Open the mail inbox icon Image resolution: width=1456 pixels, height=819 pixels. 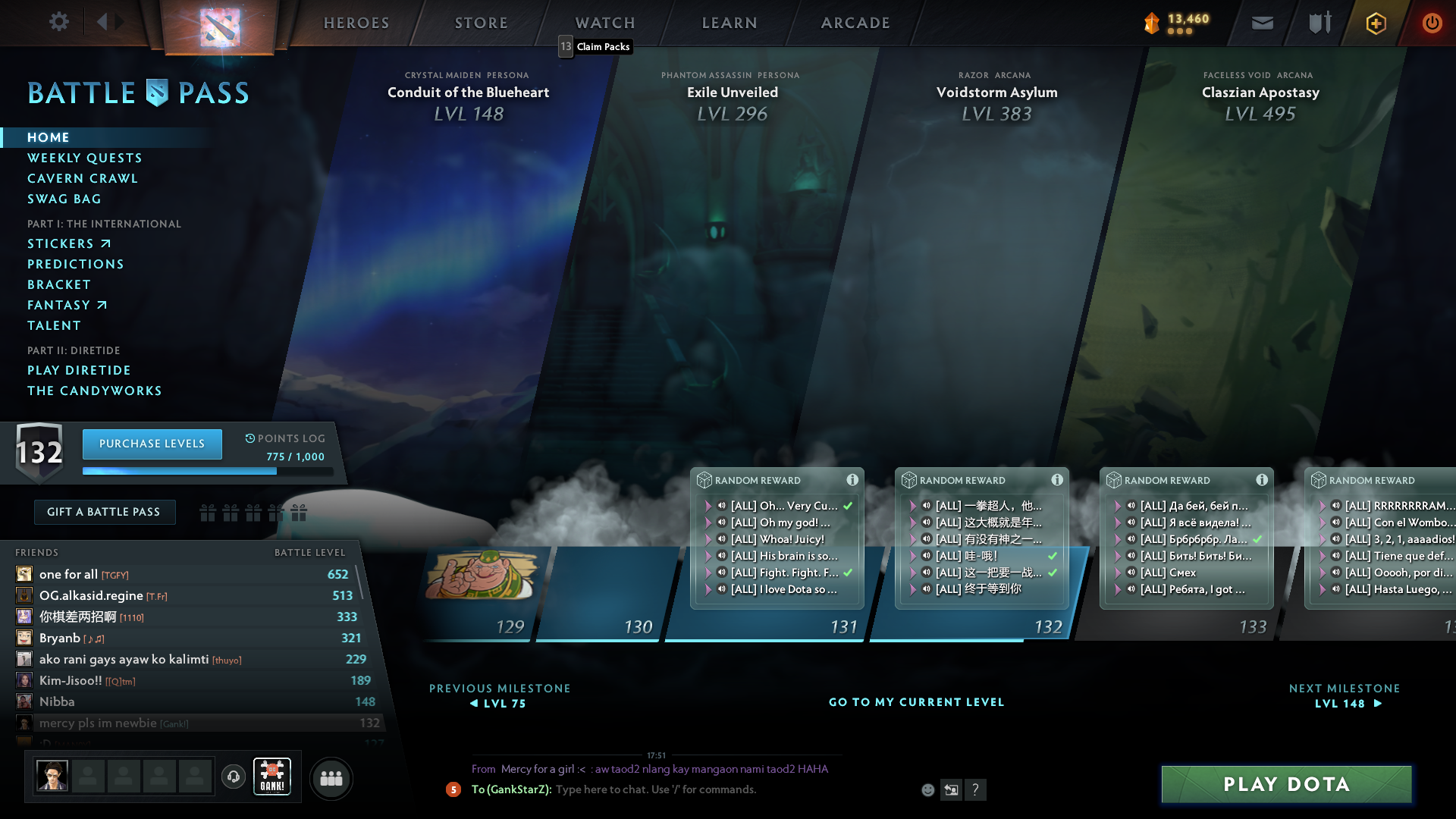pos(1261,22)
